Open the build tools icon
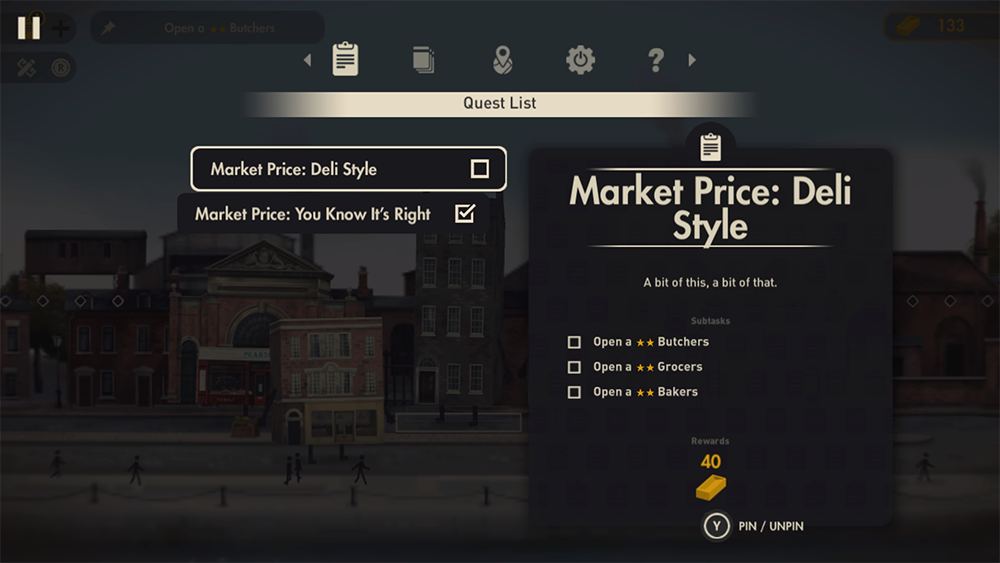Viewport: 1000px width, 563px height. pos(27,68)
